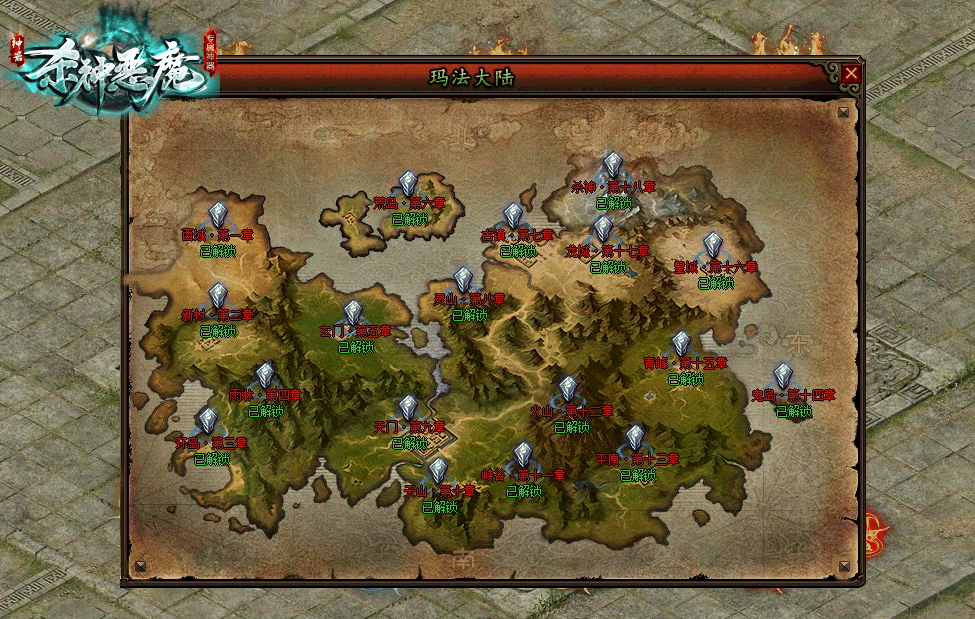Open the 鬼岛 Chapter 14 island marker

pos(783,376)
